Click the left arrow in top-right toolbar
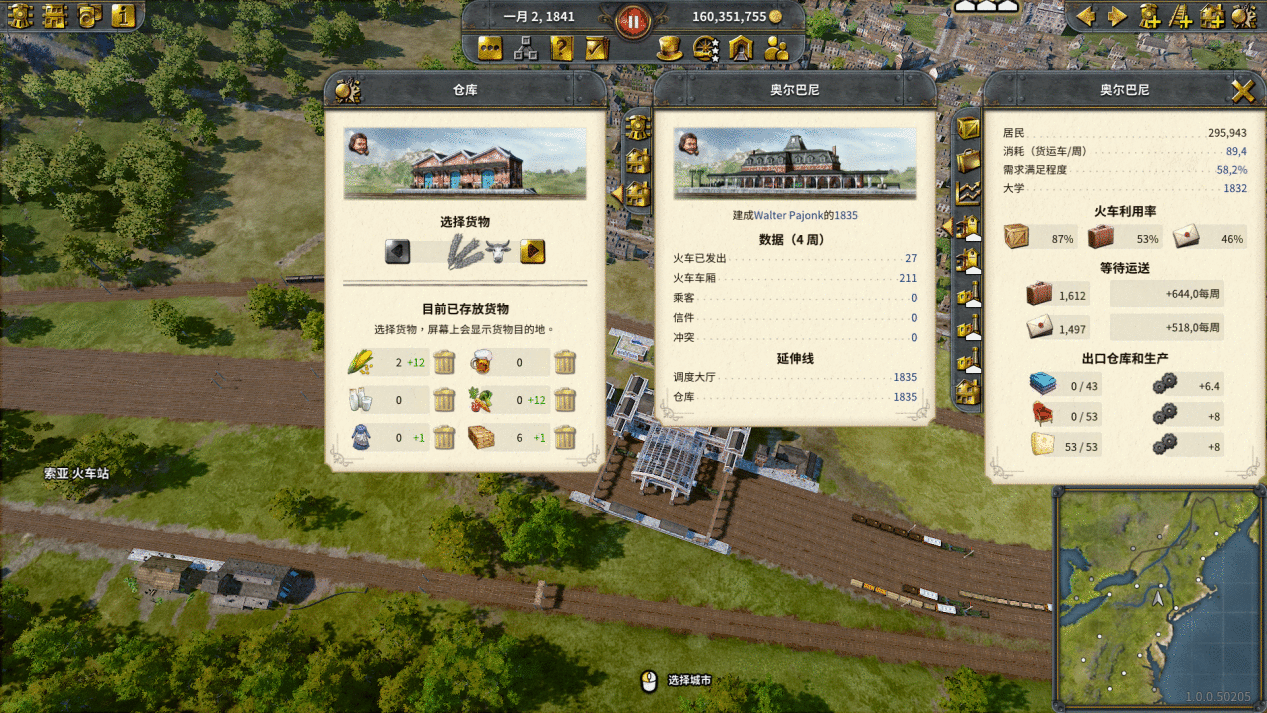Viewport: 1267px width, 713px height. 1085,16
